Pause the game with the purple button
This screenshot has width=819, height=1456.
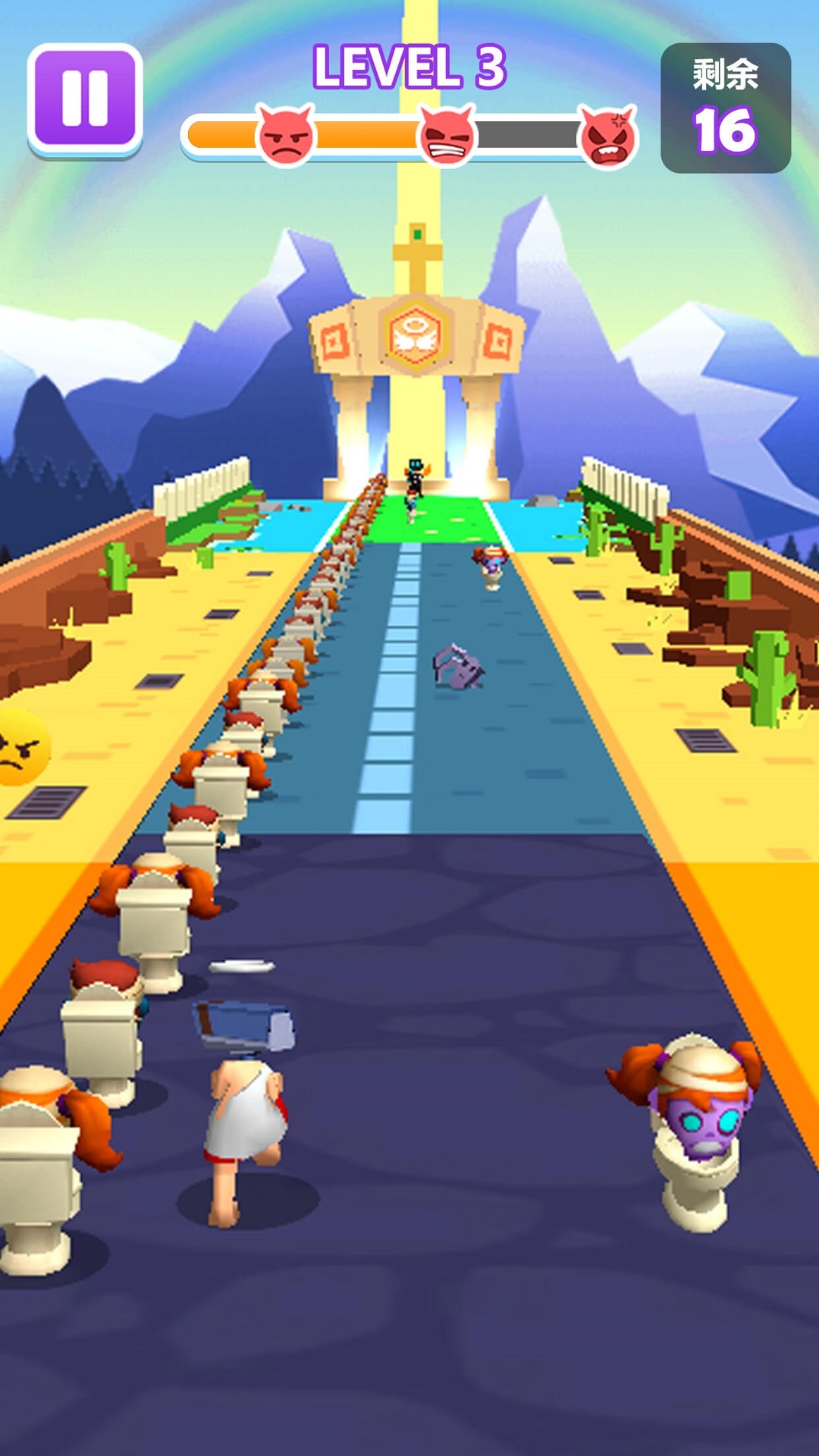pos(85,99)
